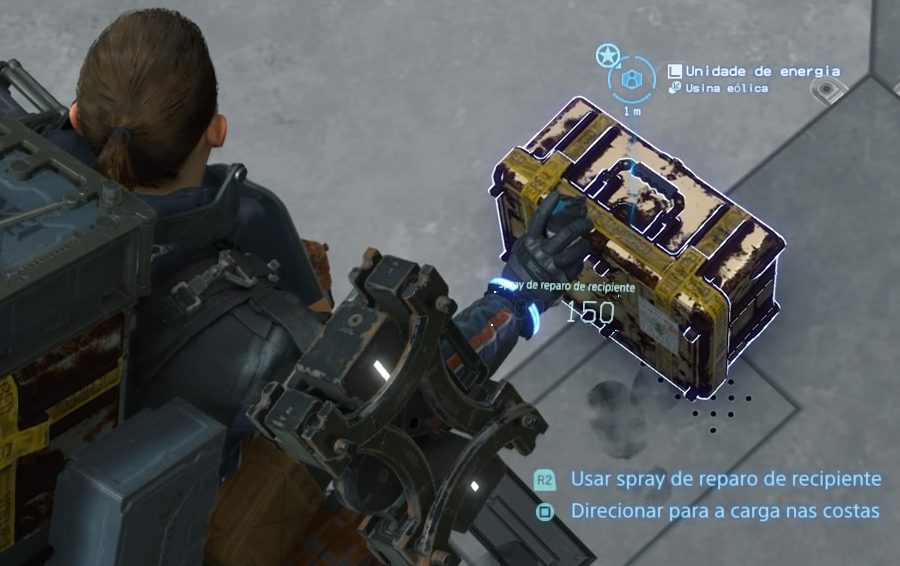Click the star badge above the cargo marker
The height and width of the screenshot is (566, 900).
tap(606, 55)
